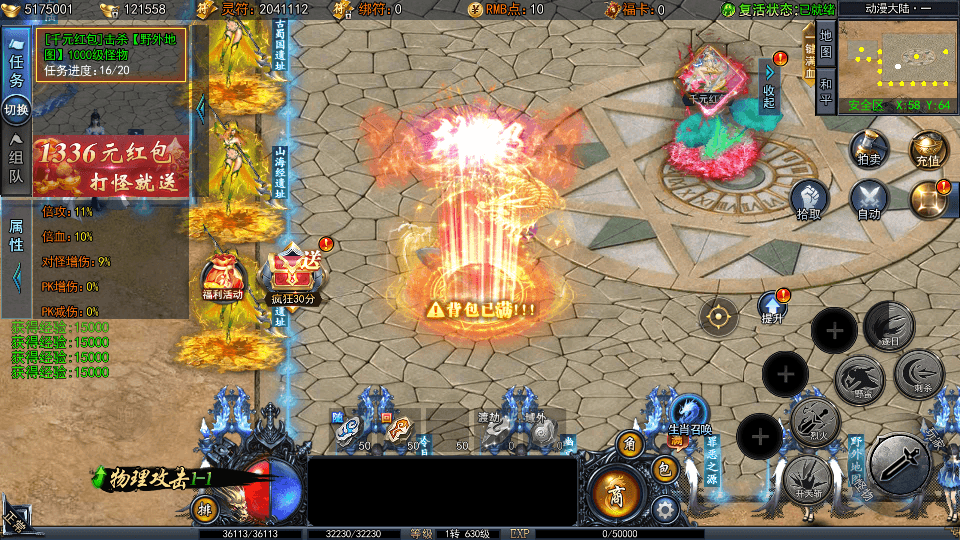Viewport: 960px width, 540px height.
Task: Click the 1336元红包 promotion banner
Action: pyautogui.click(x=110, y=166)
